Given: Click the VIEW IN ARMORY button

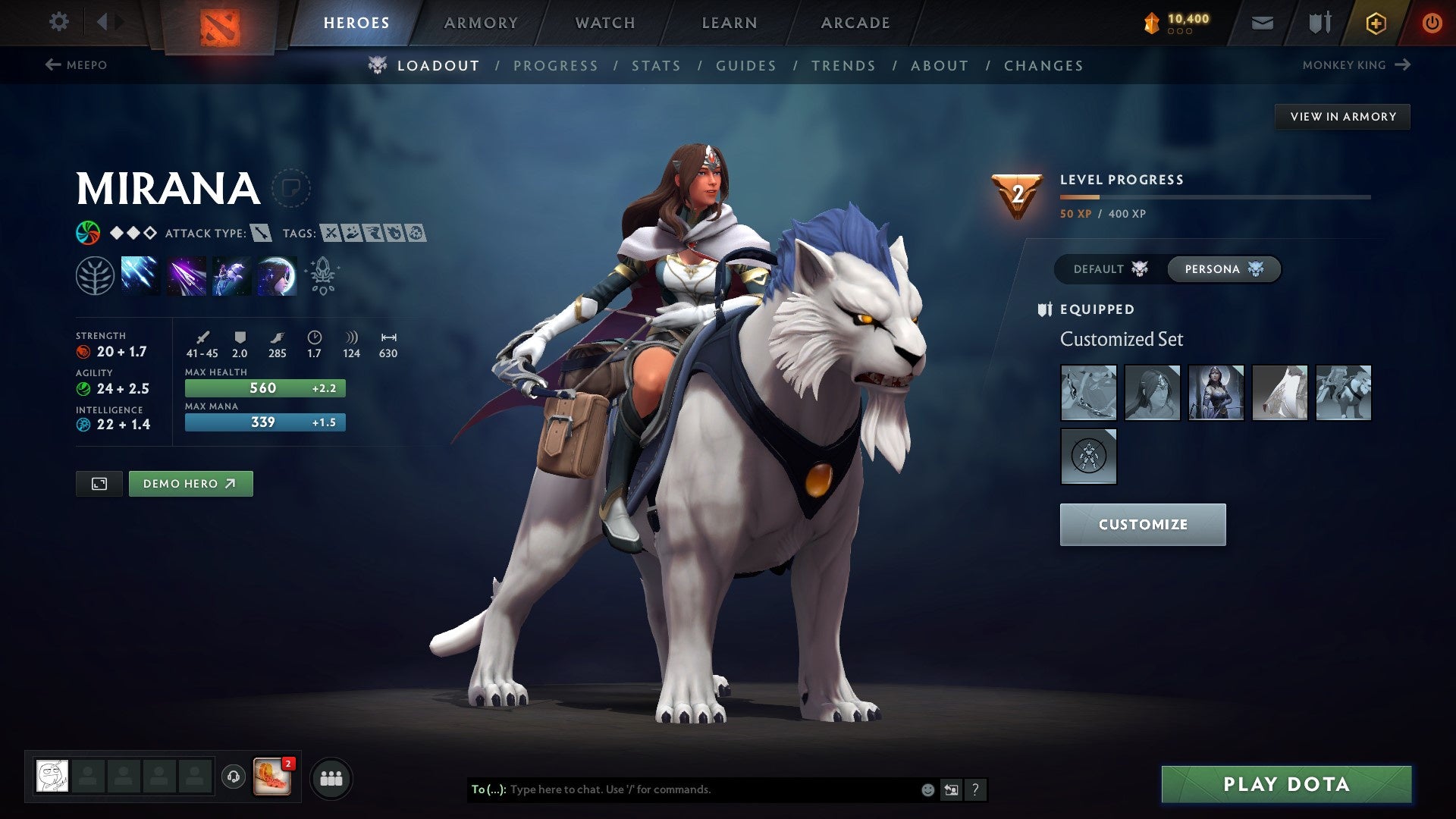Looking at the screenshot, I should pyautogui.click(x=1342, y=116).
